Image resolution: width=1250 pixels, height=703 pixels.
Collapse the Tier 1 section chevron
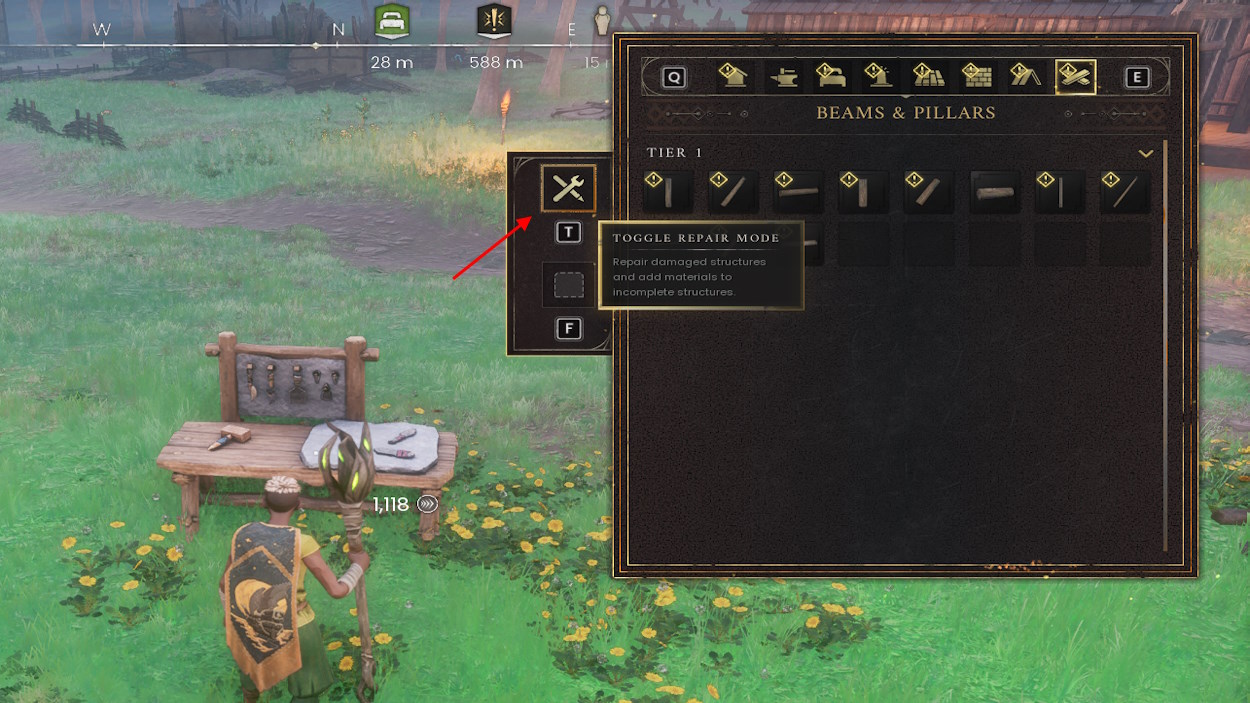(1146, 153)
